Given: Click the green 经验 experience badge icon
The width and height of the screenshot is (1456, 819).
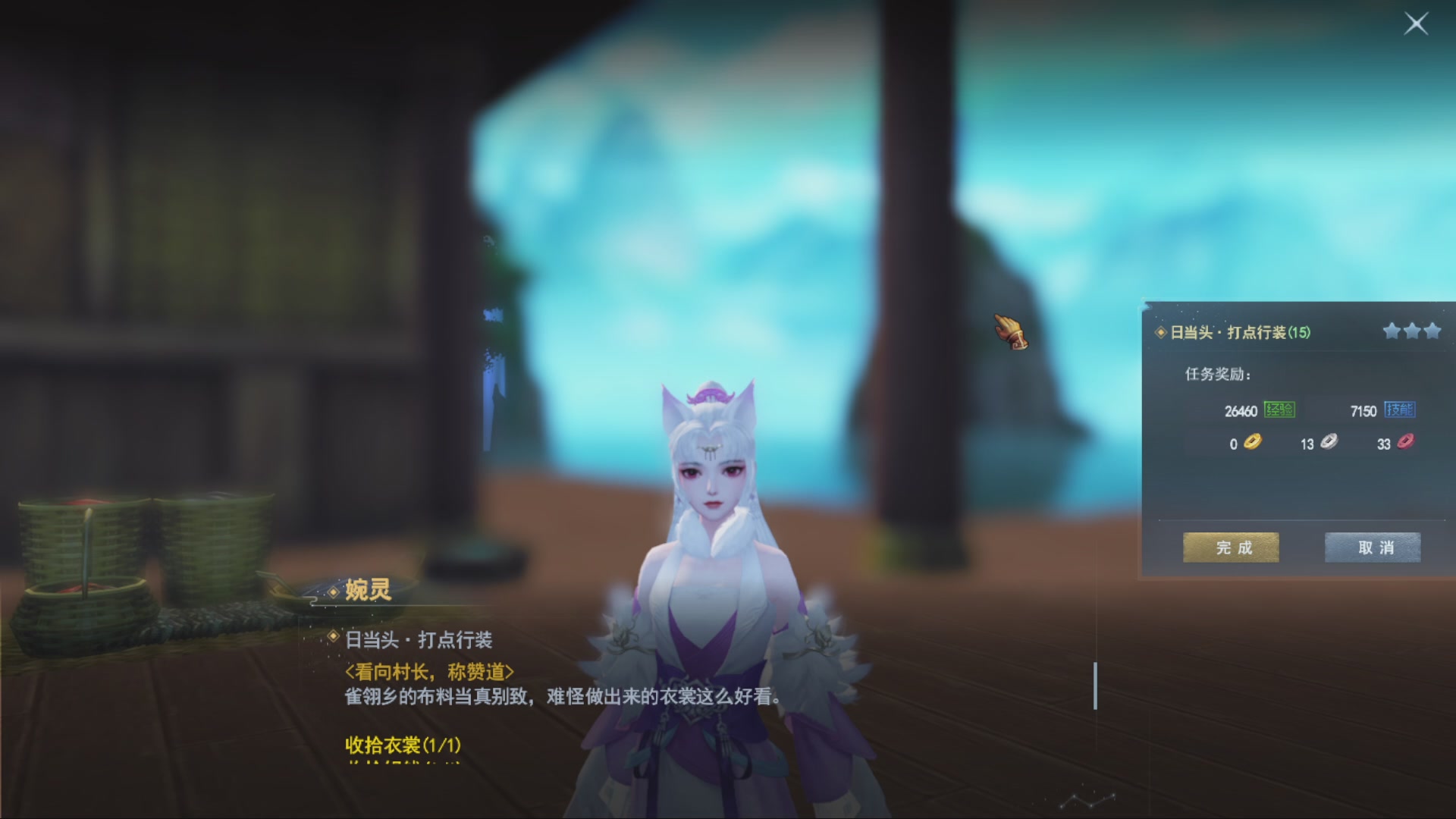Looking at the screenshot, I should 1281,412.
